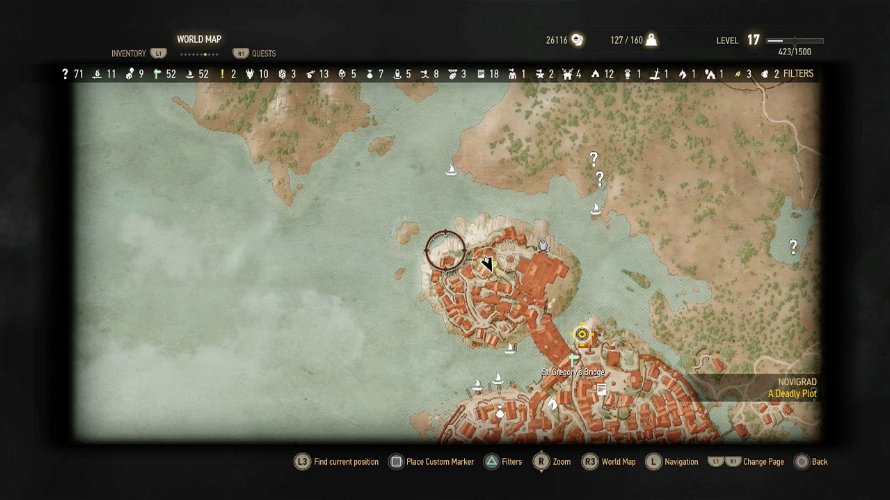Click the question mark by the lake
890x500 pixels.
pos(794,246)
